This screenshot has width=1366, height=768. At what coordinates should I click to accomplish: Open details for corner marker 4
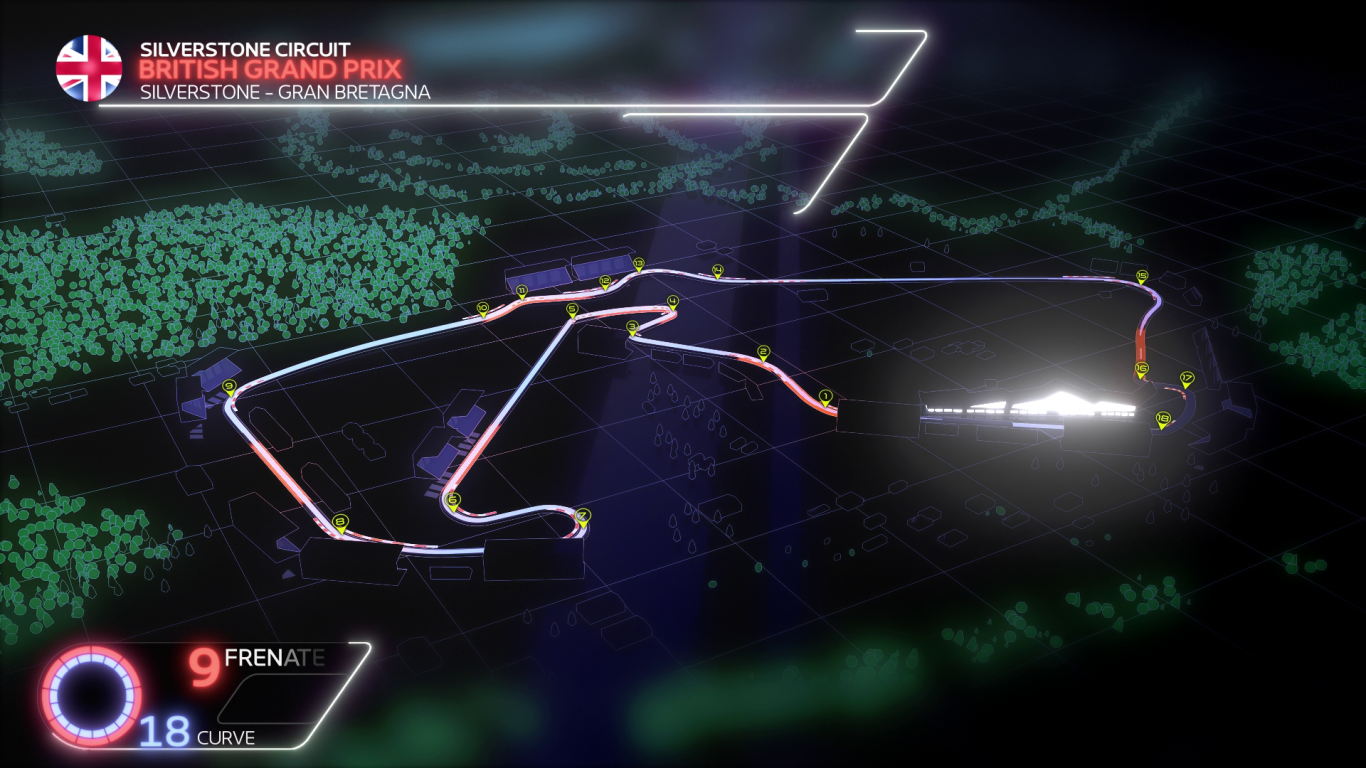tap(672, 300)
